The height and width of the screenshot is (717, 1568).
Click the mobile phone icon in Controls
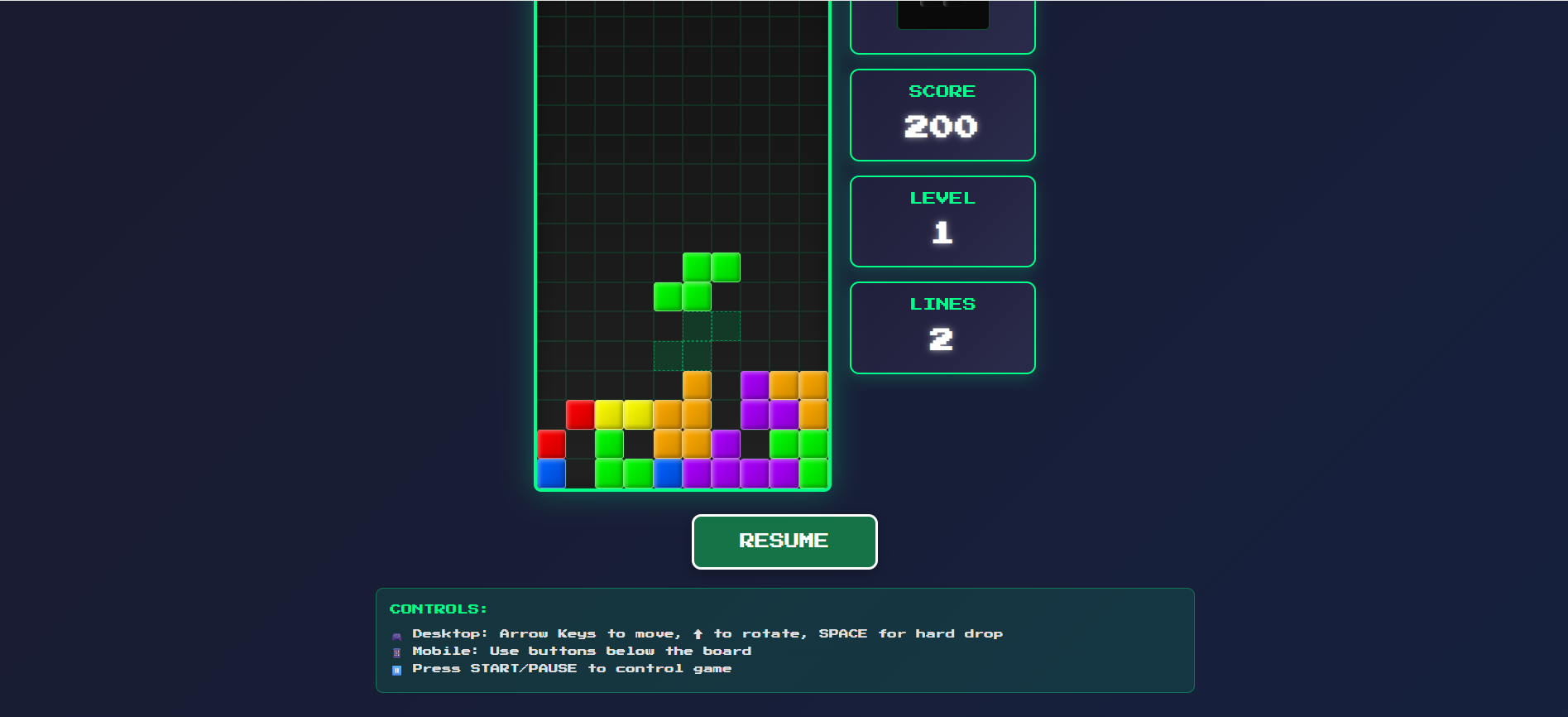click(x=397, y=652)
